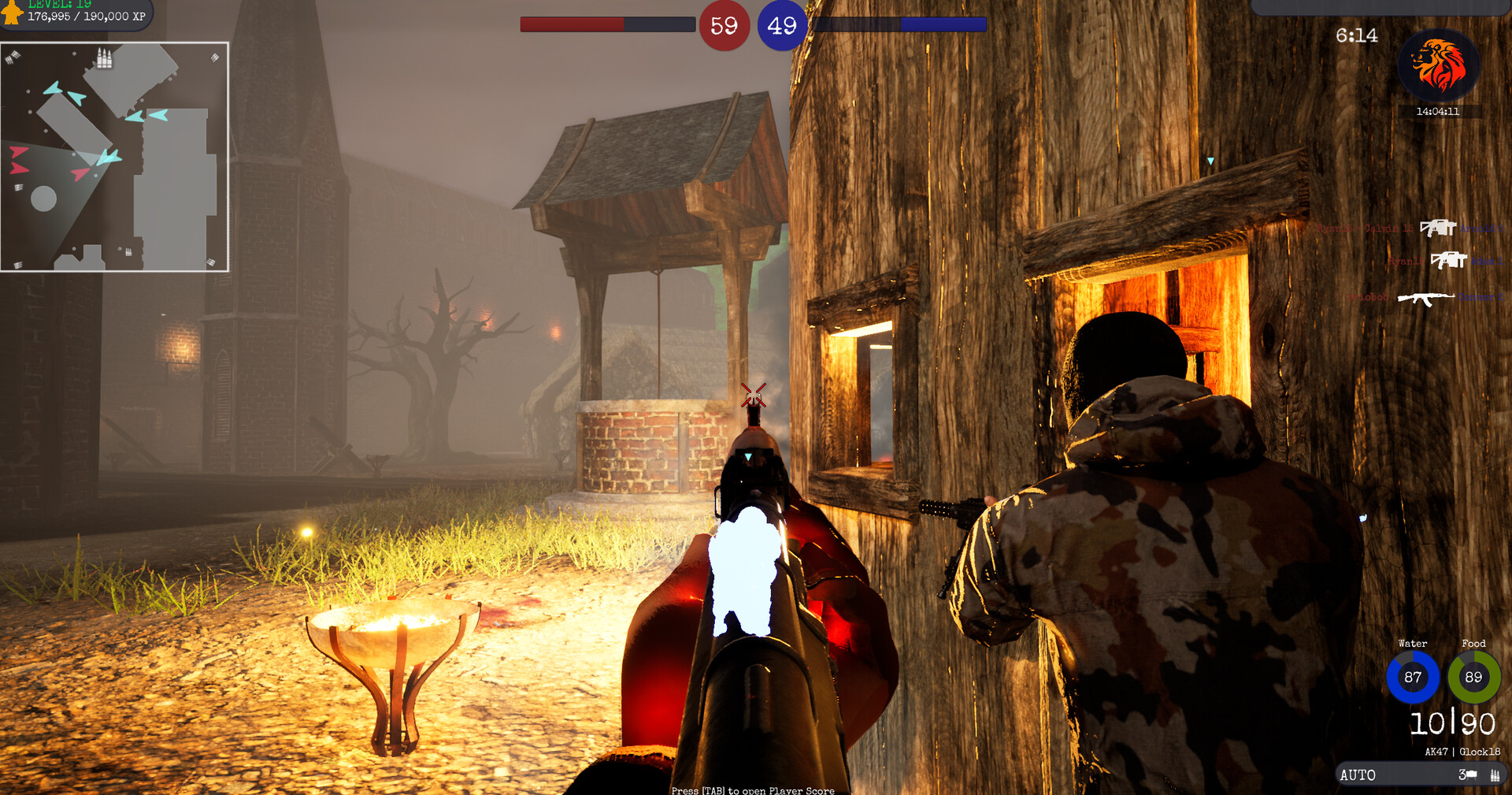
Task: Click the blue score bubble showing 49
Action: [781, 24]
